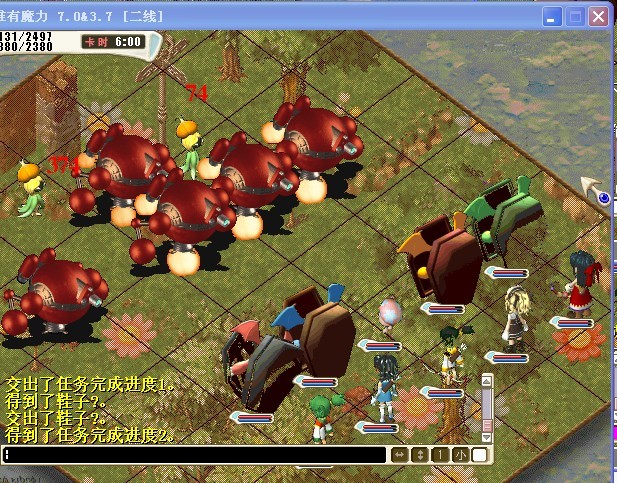This screenshot has width=617, height=483.
Task: Click the chat button labeled 1
Action: (440, 455)
